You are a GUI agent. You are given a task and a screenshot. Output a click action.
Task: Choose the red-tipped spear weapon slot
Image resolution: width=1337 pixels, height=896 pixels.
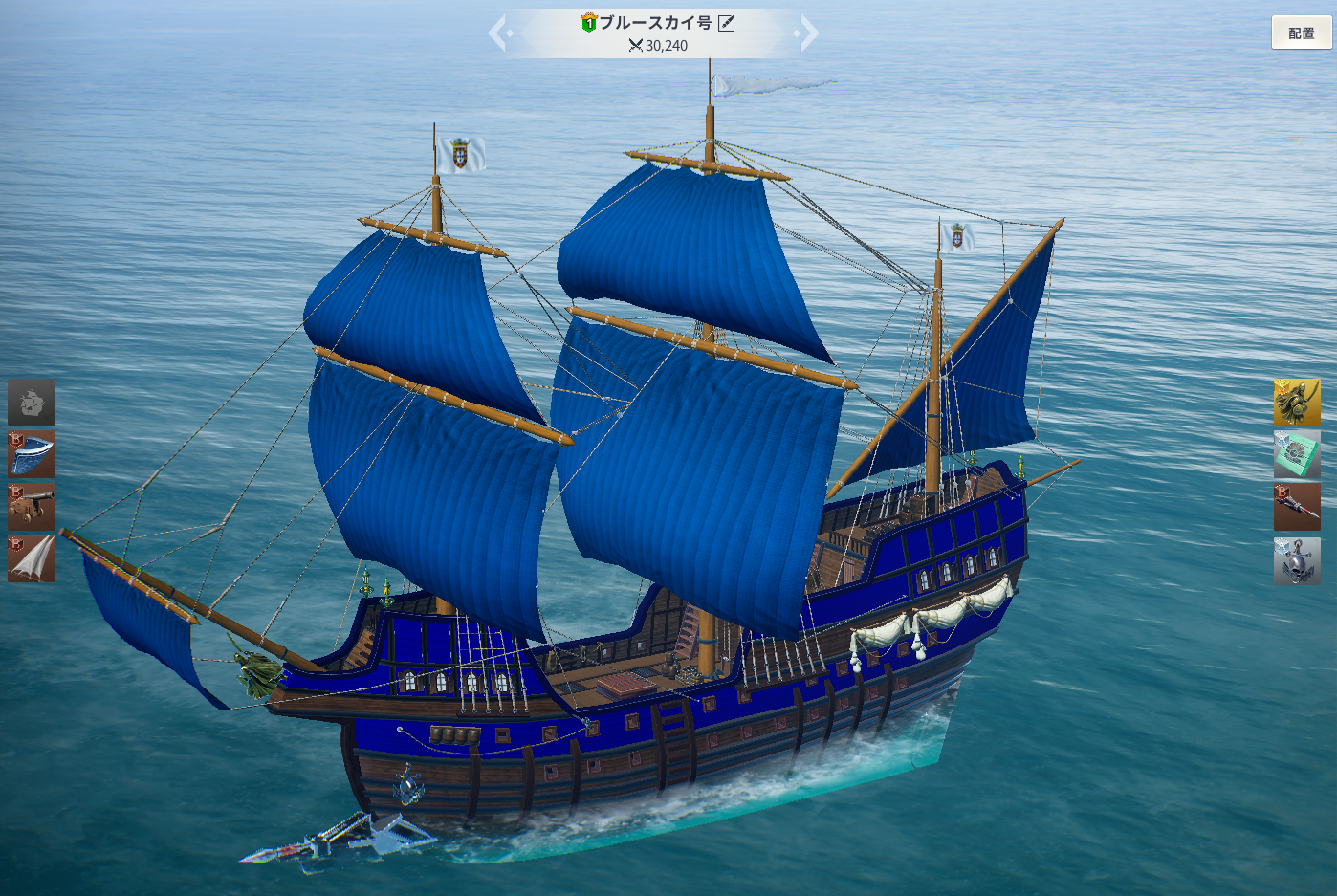[x=1297, y=507]
